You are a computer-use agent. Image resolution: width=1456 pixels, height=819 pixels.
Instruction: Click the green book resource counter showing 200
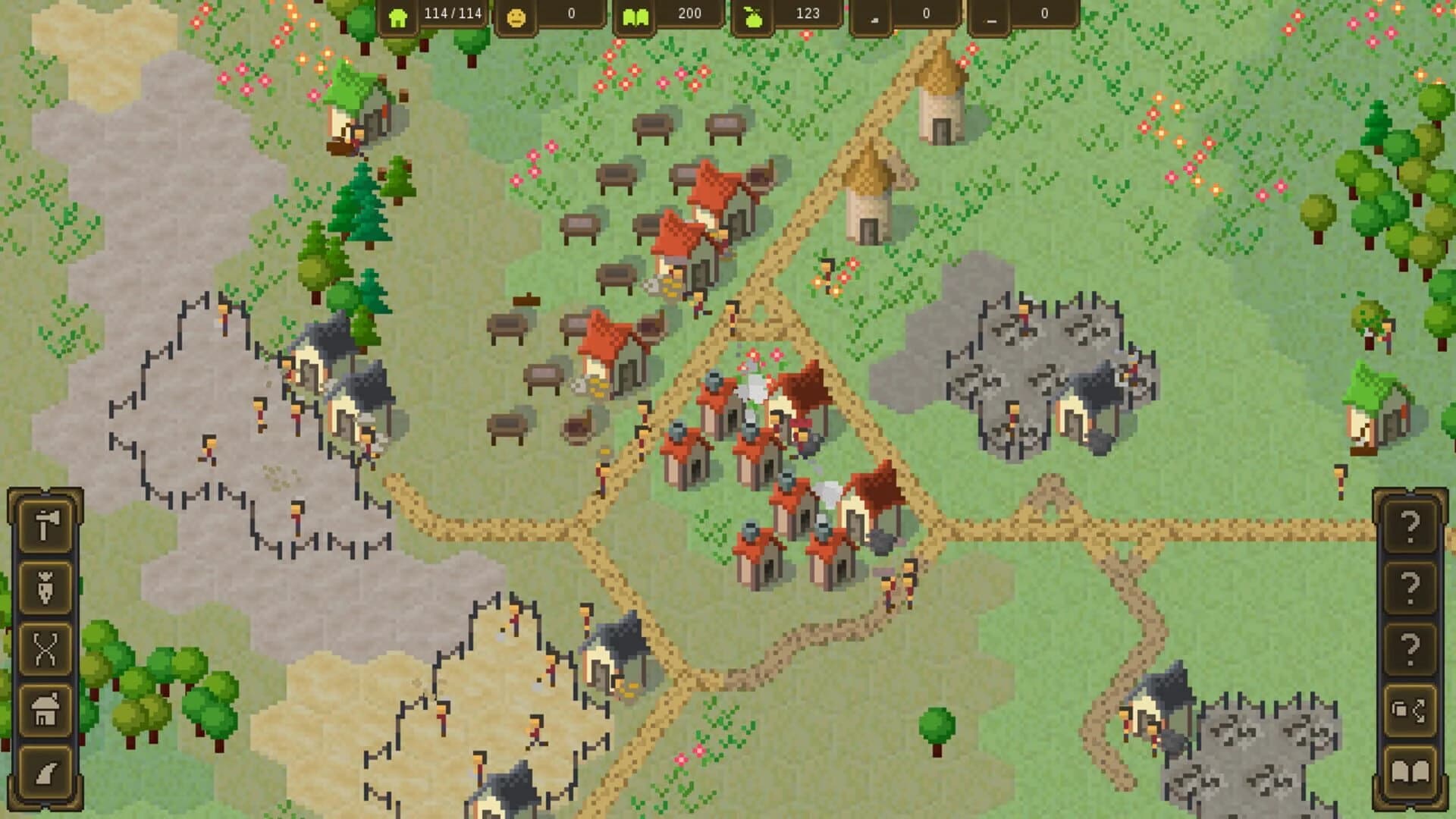coord(637,15)
